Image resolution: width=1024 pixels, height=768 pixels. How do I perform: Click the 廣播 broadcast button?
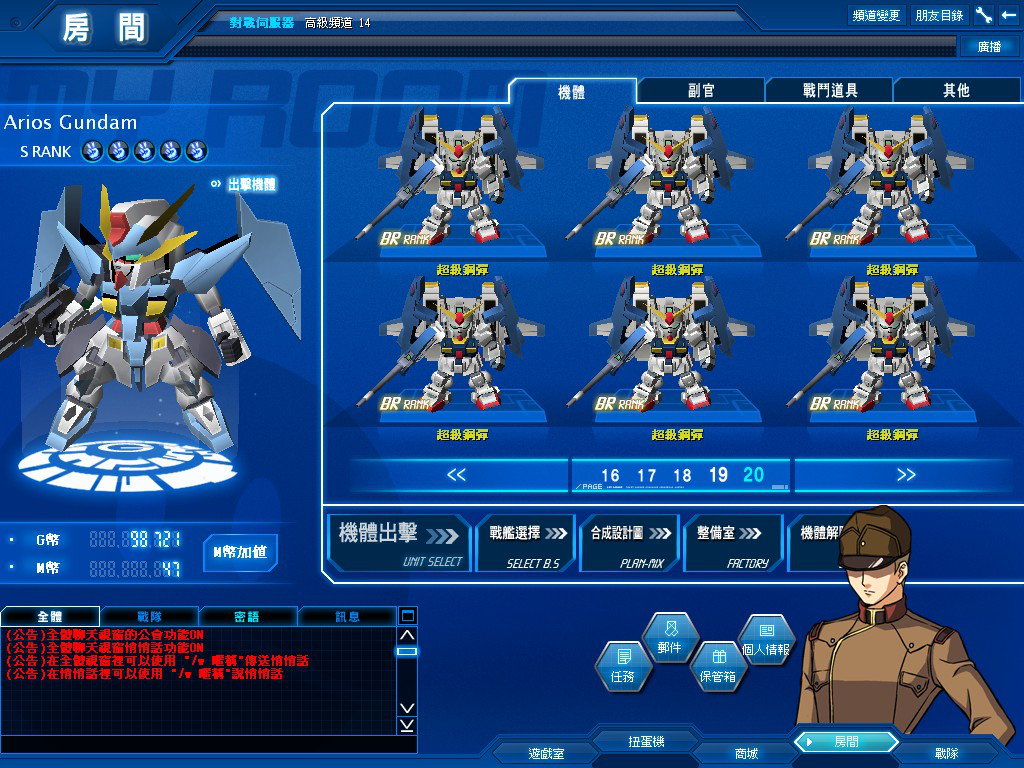coord(989,47)
